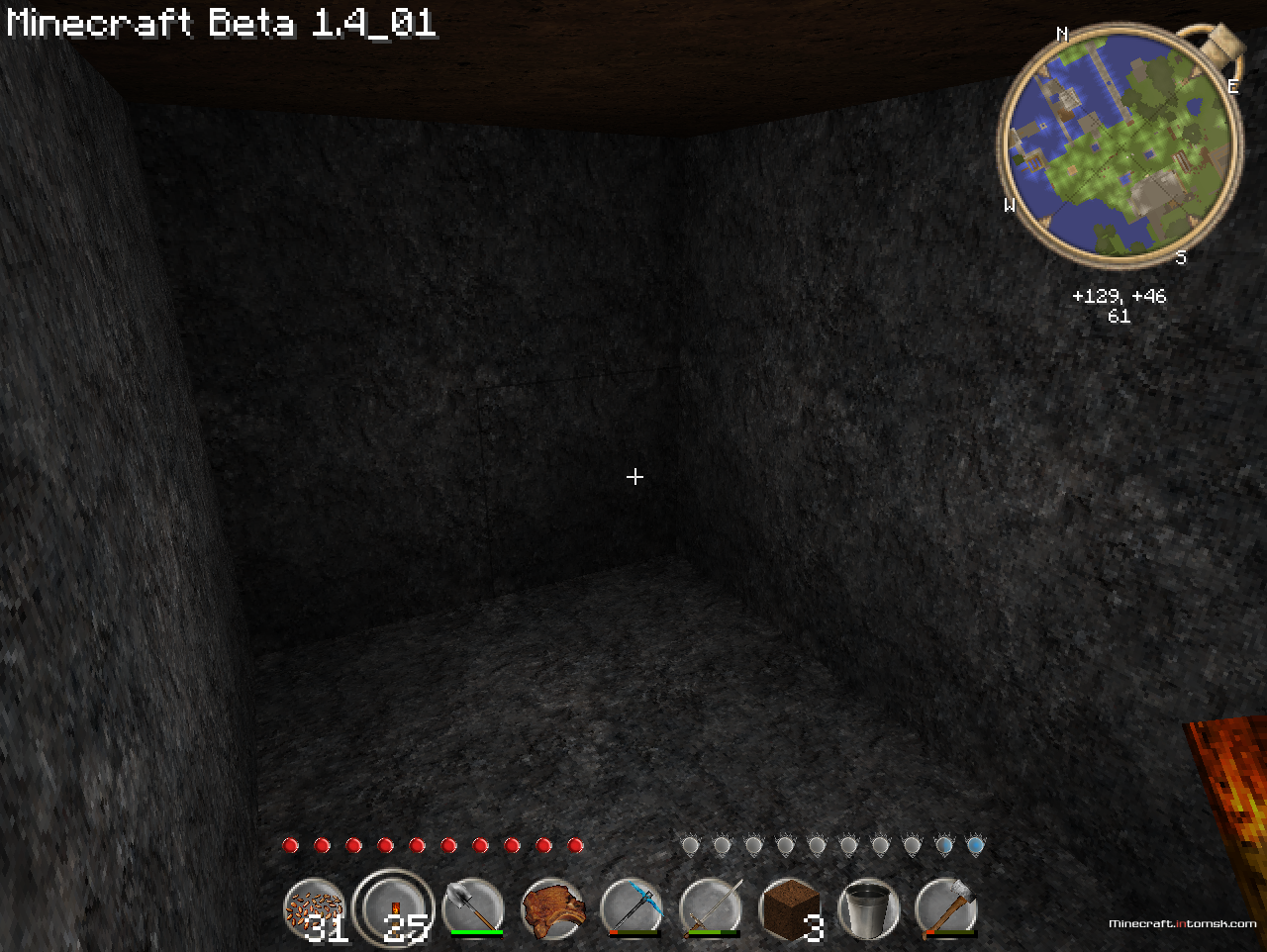The width and height of the screenshot is (1267, 952).
Task: Choose the dirt block slot
Action: [x=790, y=908]
